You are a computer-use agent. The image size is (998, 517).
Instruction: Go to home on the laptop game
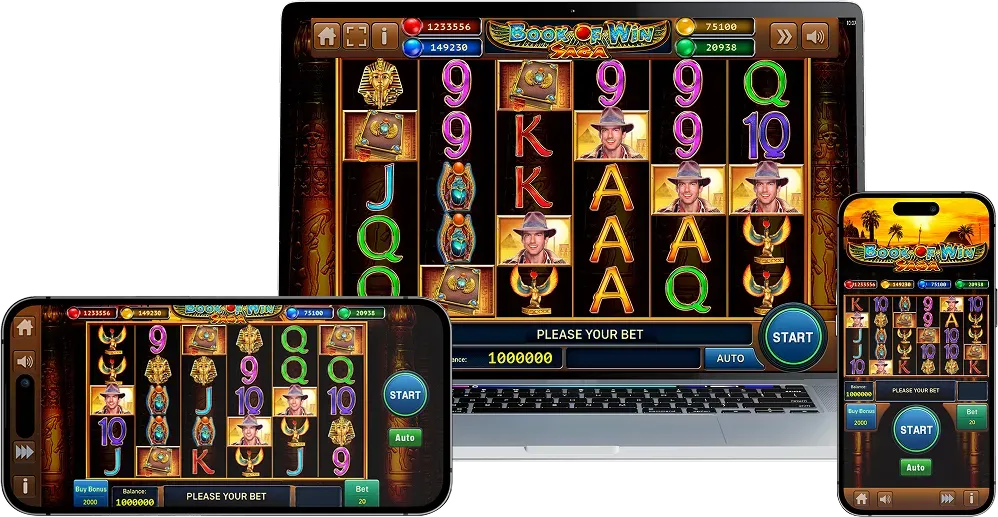point(326,37)
